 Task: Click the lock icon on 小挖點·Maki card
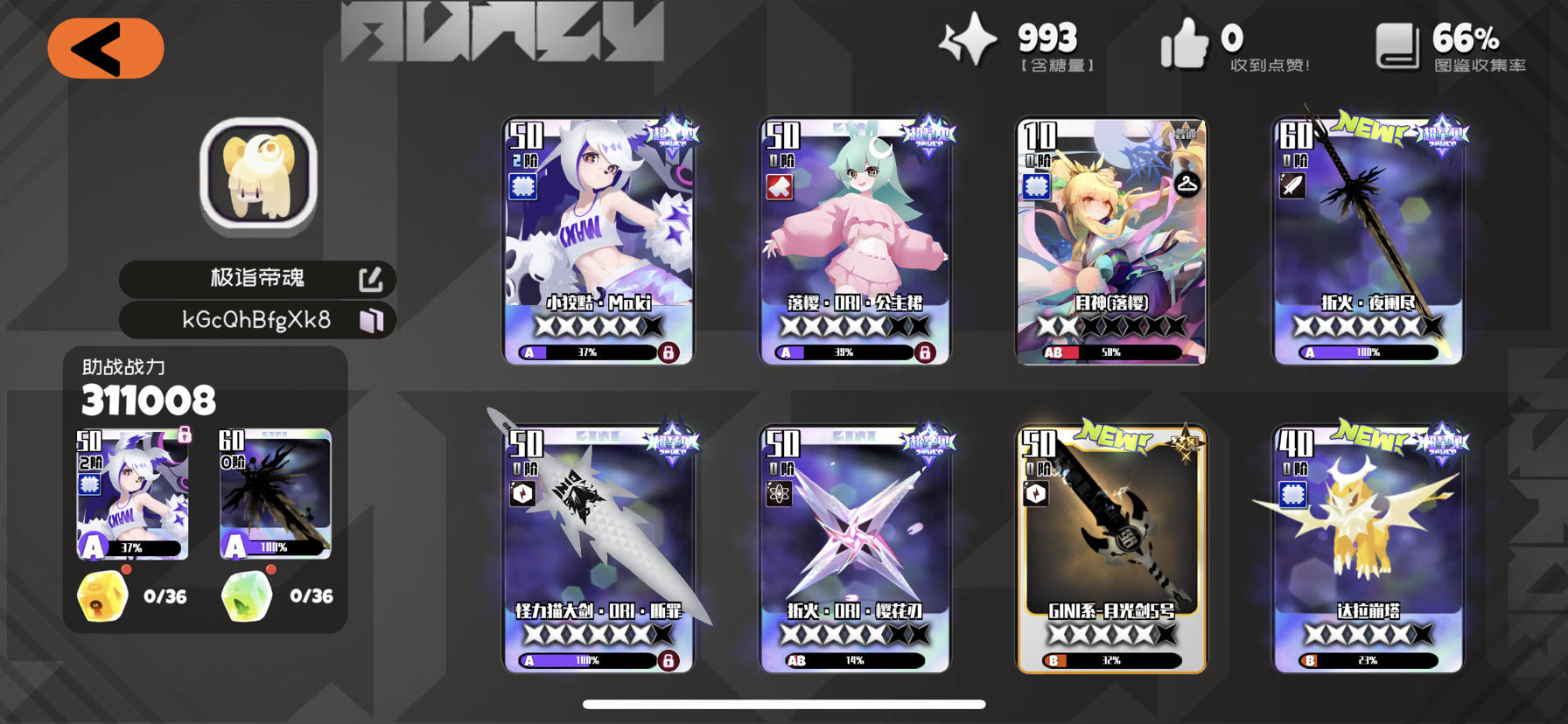668,352
